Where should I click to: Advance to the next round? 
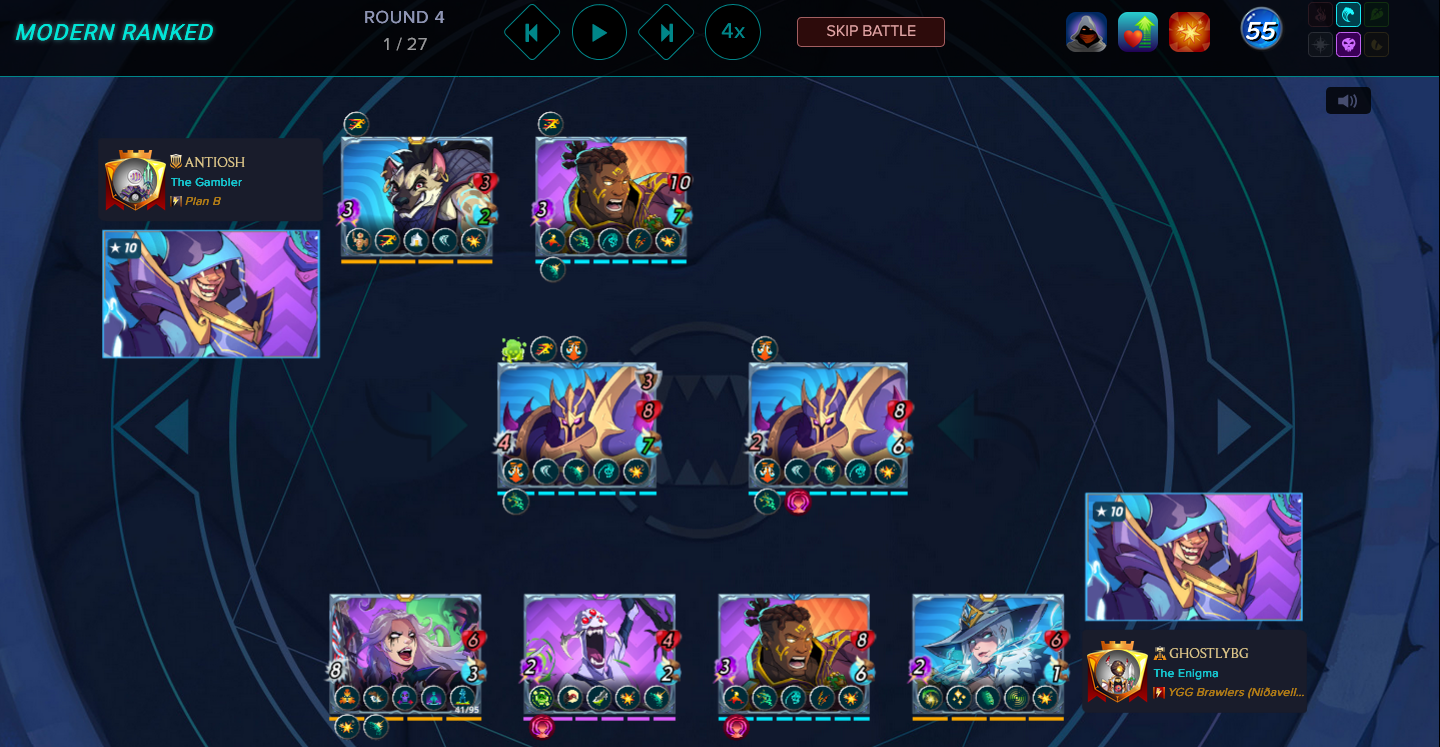666,32
